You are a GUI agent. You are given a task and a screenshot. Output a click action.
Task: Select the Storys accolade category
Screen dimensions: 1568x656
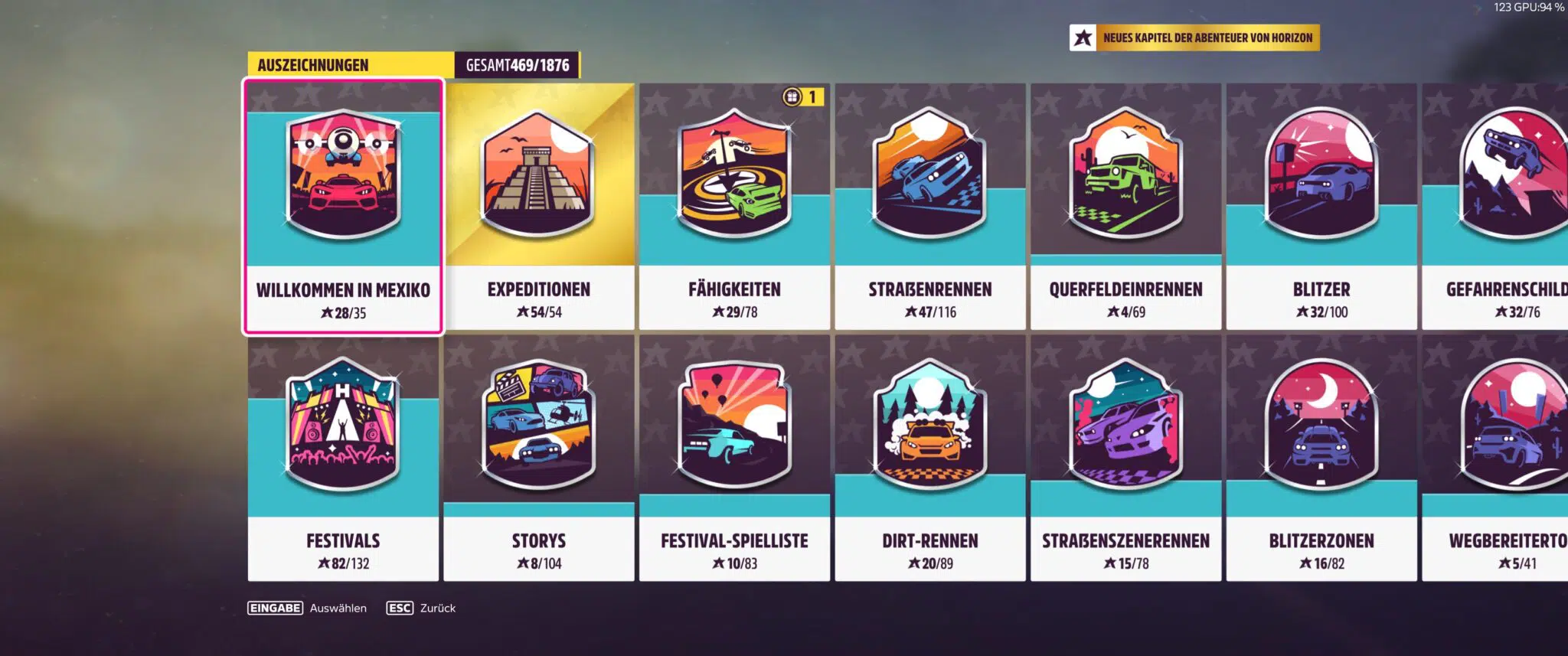[x=539, y=458]
